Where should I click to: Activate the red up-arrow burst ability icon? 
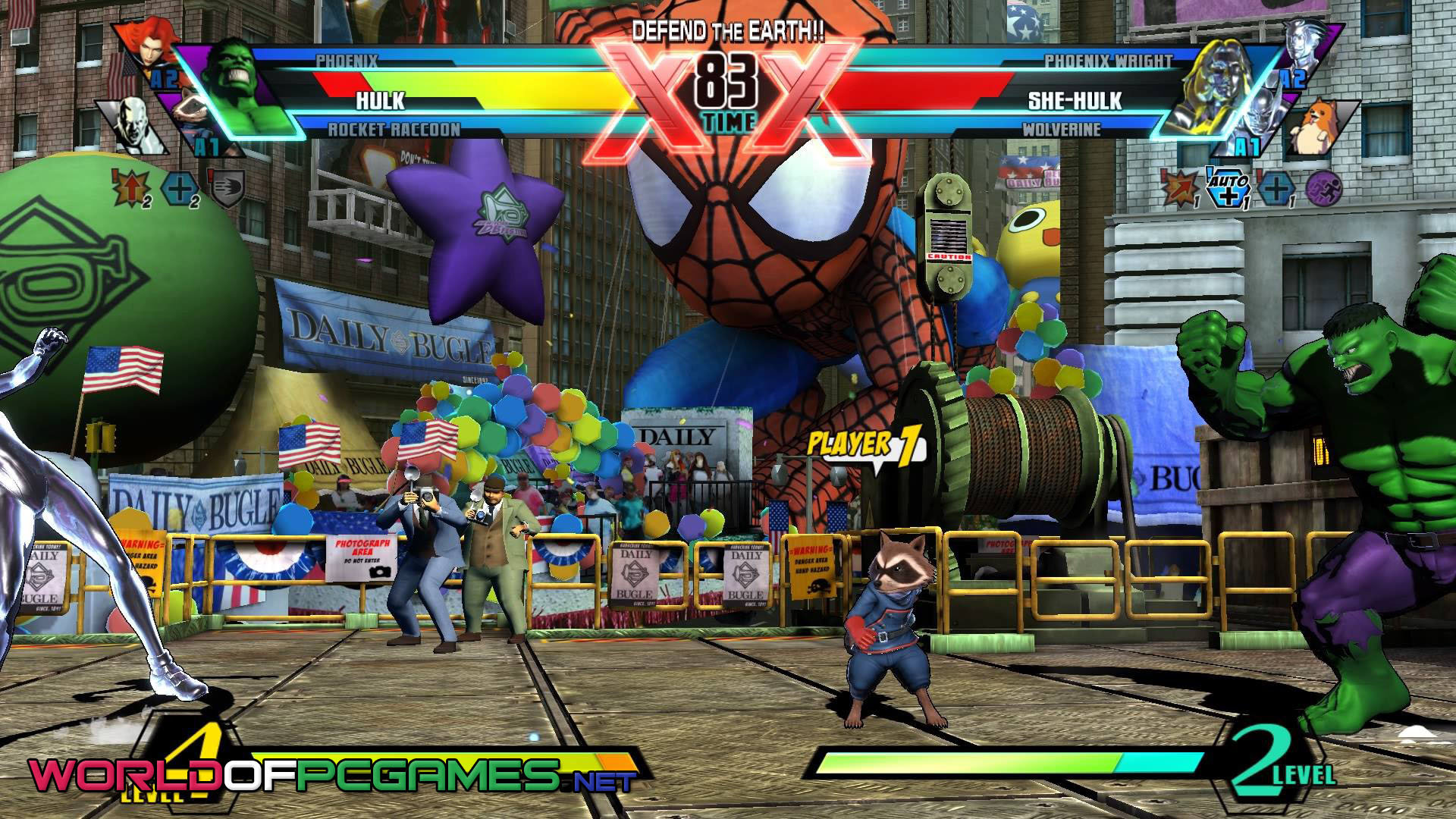[128, 187]
